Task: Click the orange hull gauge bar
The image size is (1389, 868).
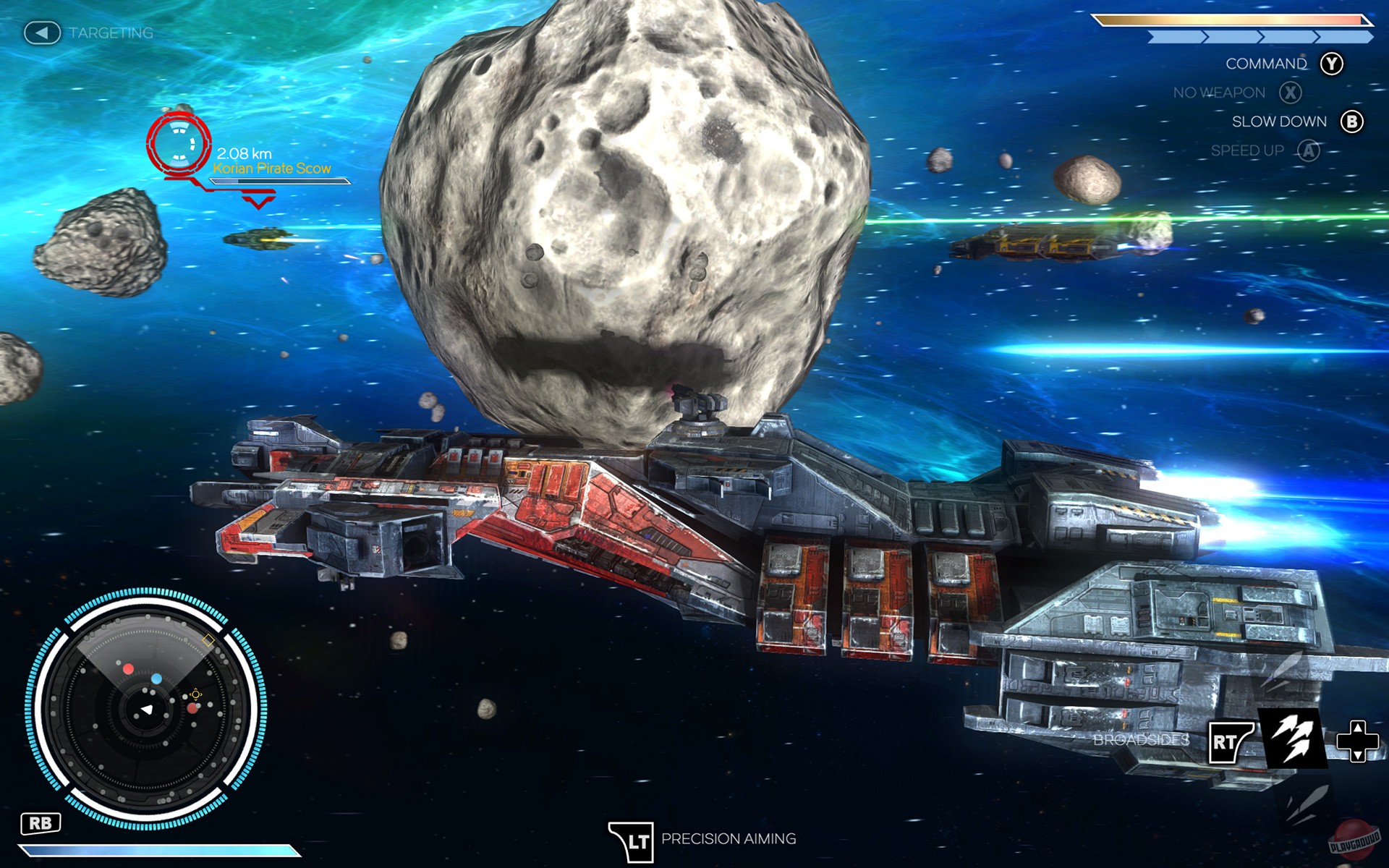Action: click(x=1232, y=20)
